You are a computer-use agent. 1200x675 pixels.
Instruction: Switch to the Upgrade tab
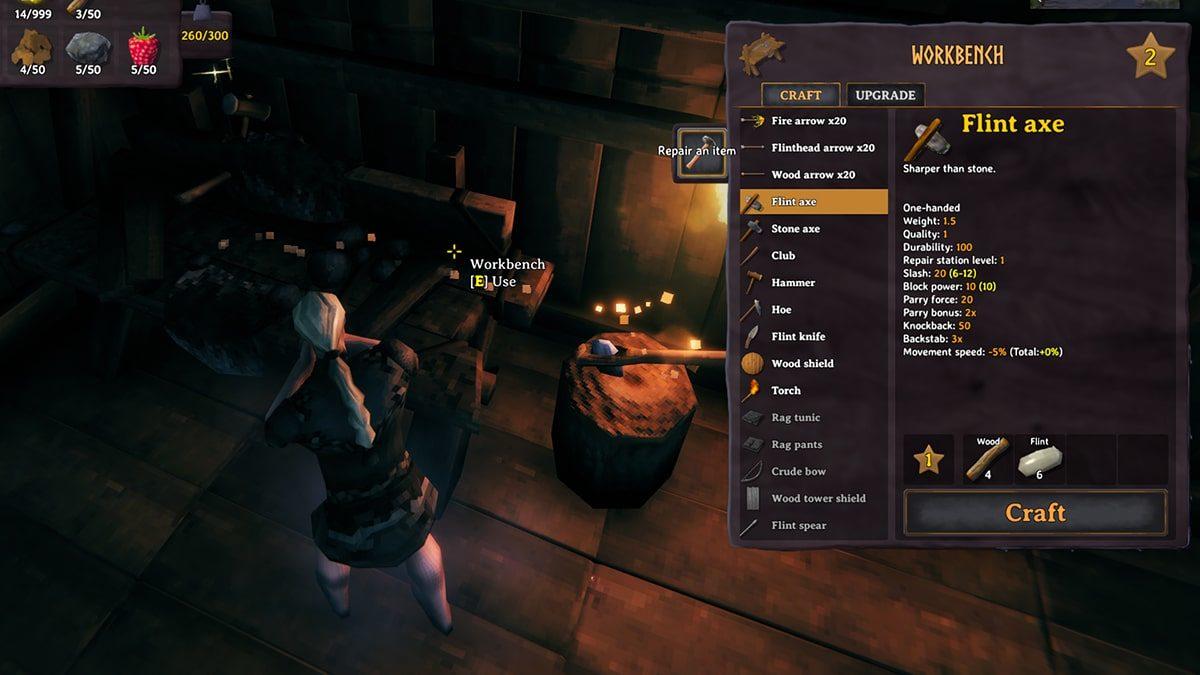point(885,95)
